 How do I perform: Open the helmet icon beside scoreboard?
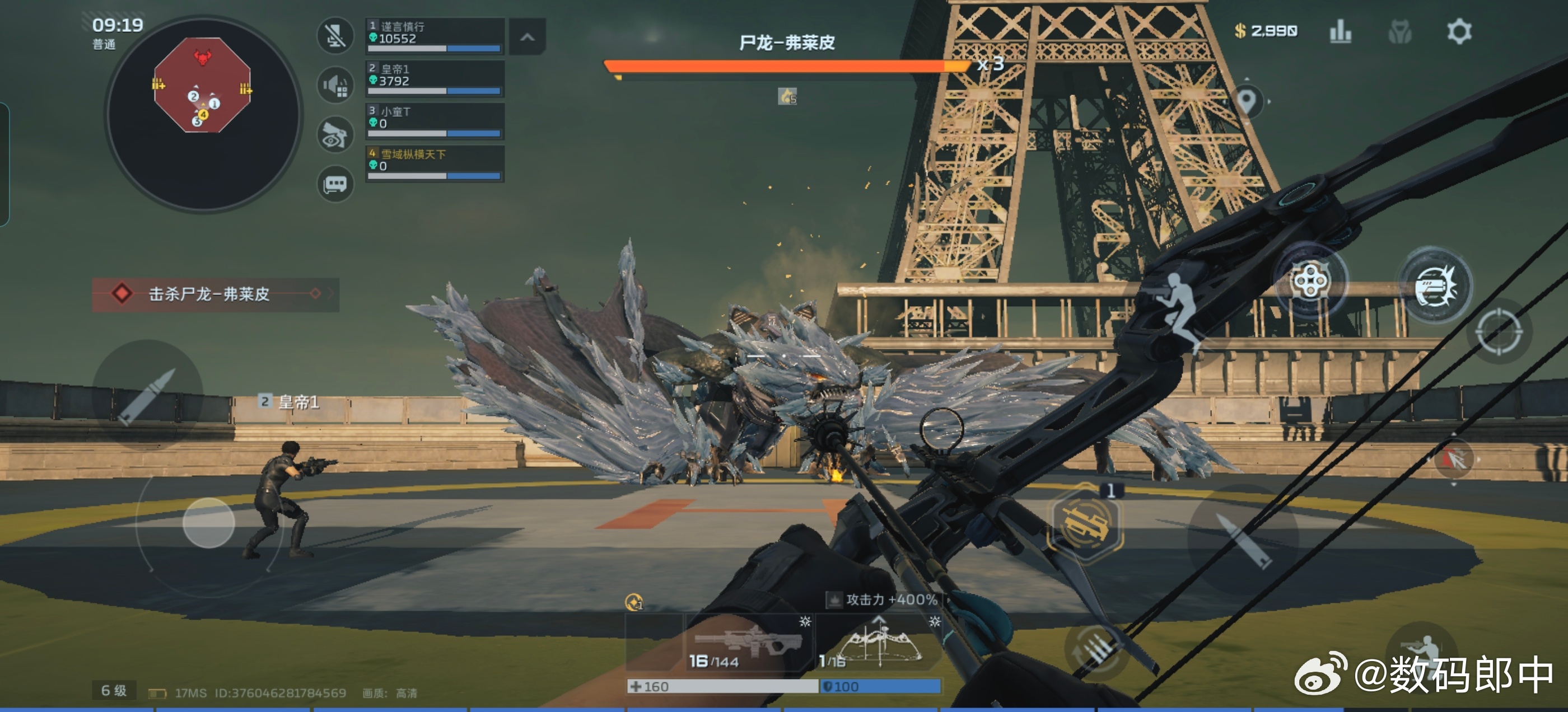coord(1399,32)
